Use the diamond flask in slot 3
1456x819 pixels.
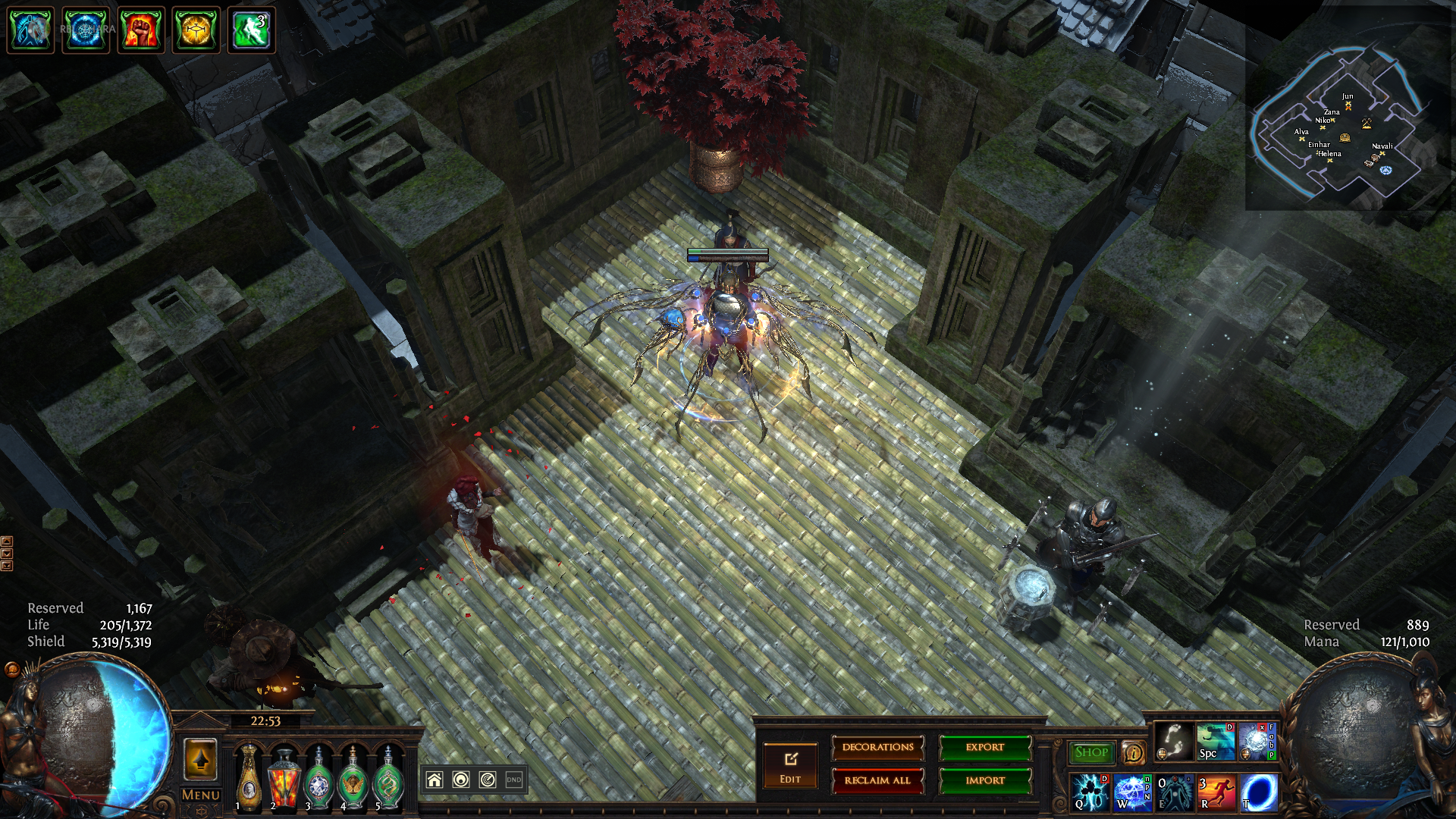[318, 777]
